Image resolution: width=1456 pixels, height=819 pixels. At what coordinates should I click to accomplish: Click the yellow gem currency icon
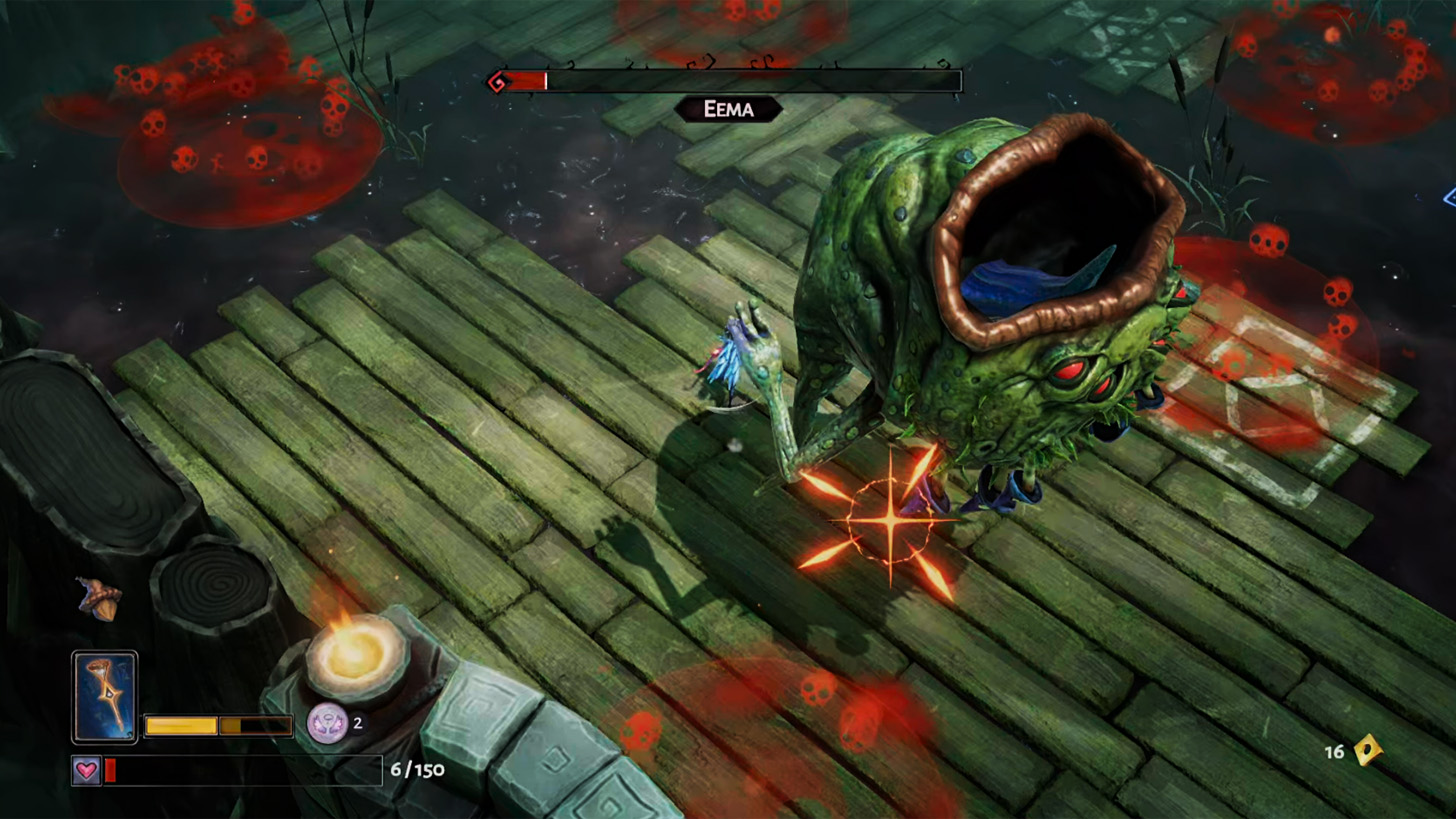coord(1367,751)
